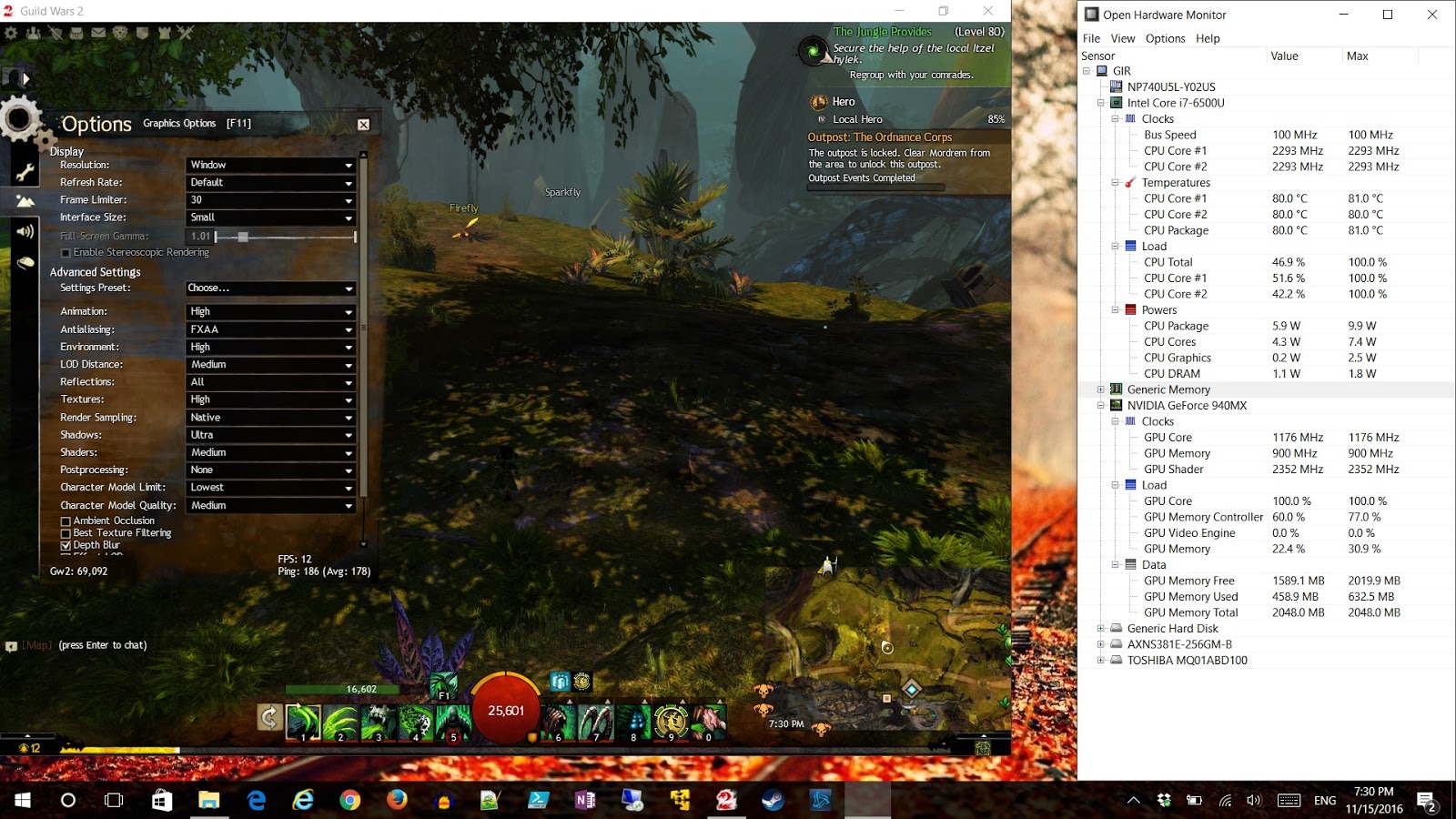Open the Options menu in Open Hardware Monitor
The height and width of the screenshot is (819, 1456).
tap(1165, 38)
